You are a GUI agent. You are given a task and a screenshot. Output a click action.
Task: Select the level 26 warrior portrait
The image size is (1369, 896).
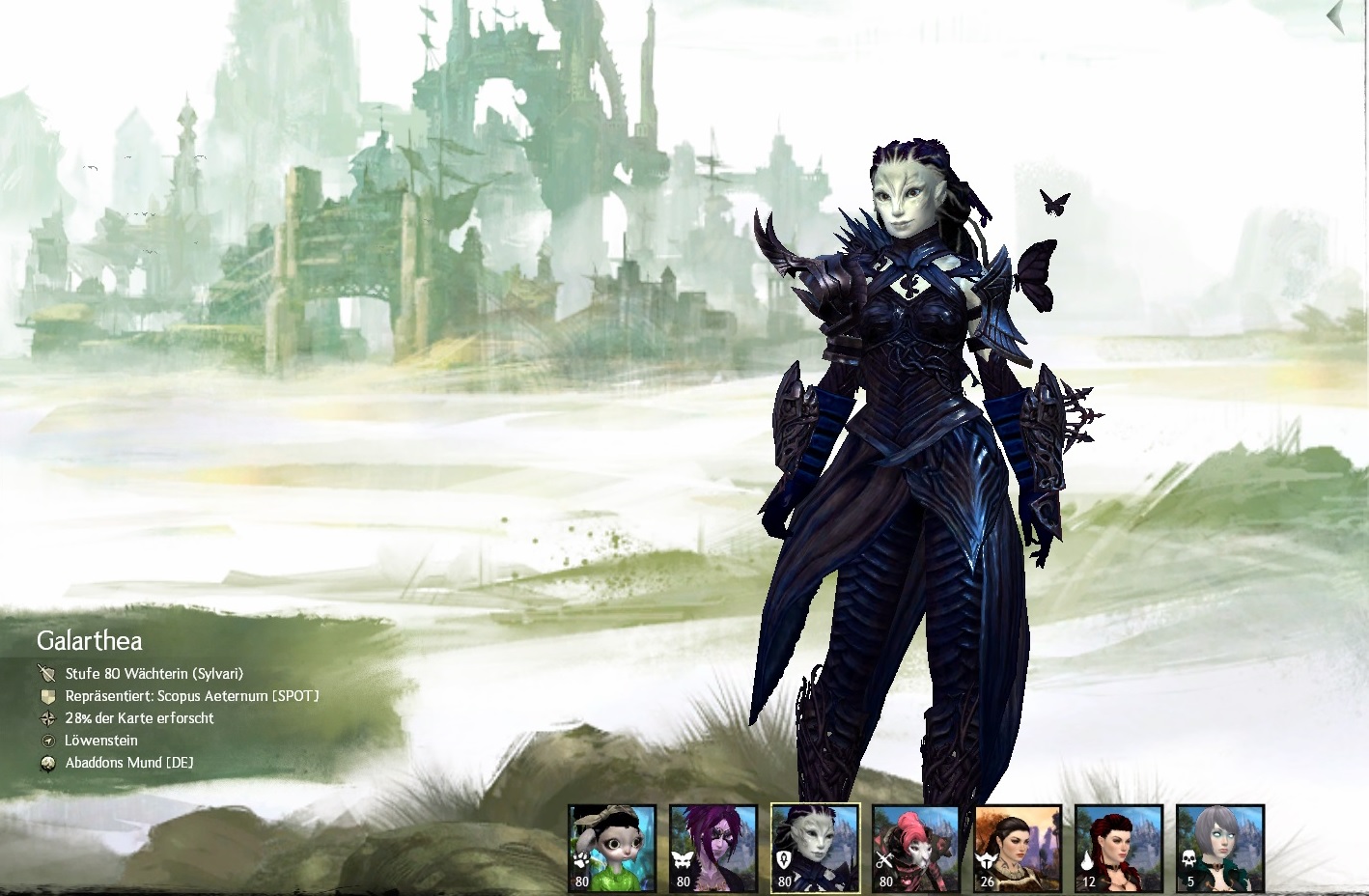point(1018,847)
